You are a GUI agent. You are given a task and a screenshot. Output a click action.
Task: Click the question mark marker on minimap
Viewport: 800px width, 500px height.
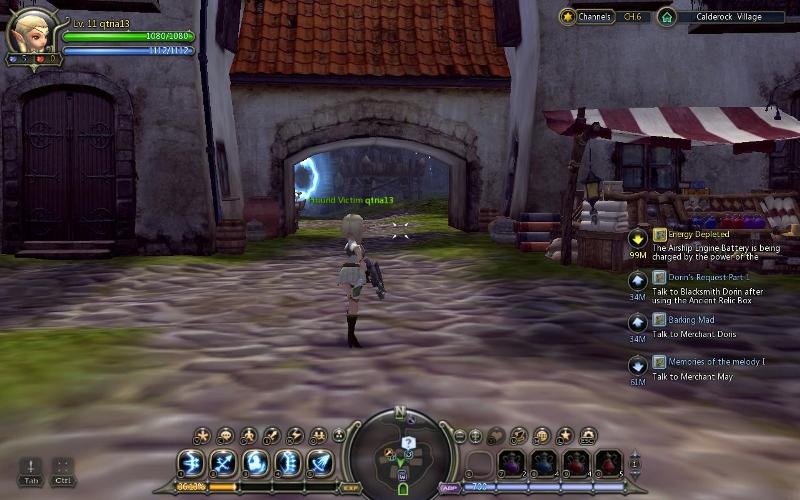[408, 442]
